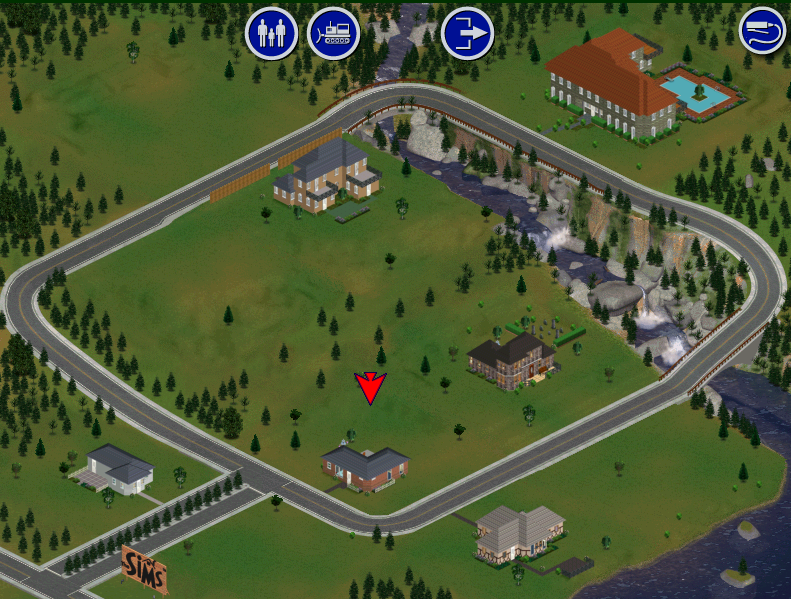Screen dimensions: 791x599
Task: Open the create-a-family people icon
Action: (271, 33)
